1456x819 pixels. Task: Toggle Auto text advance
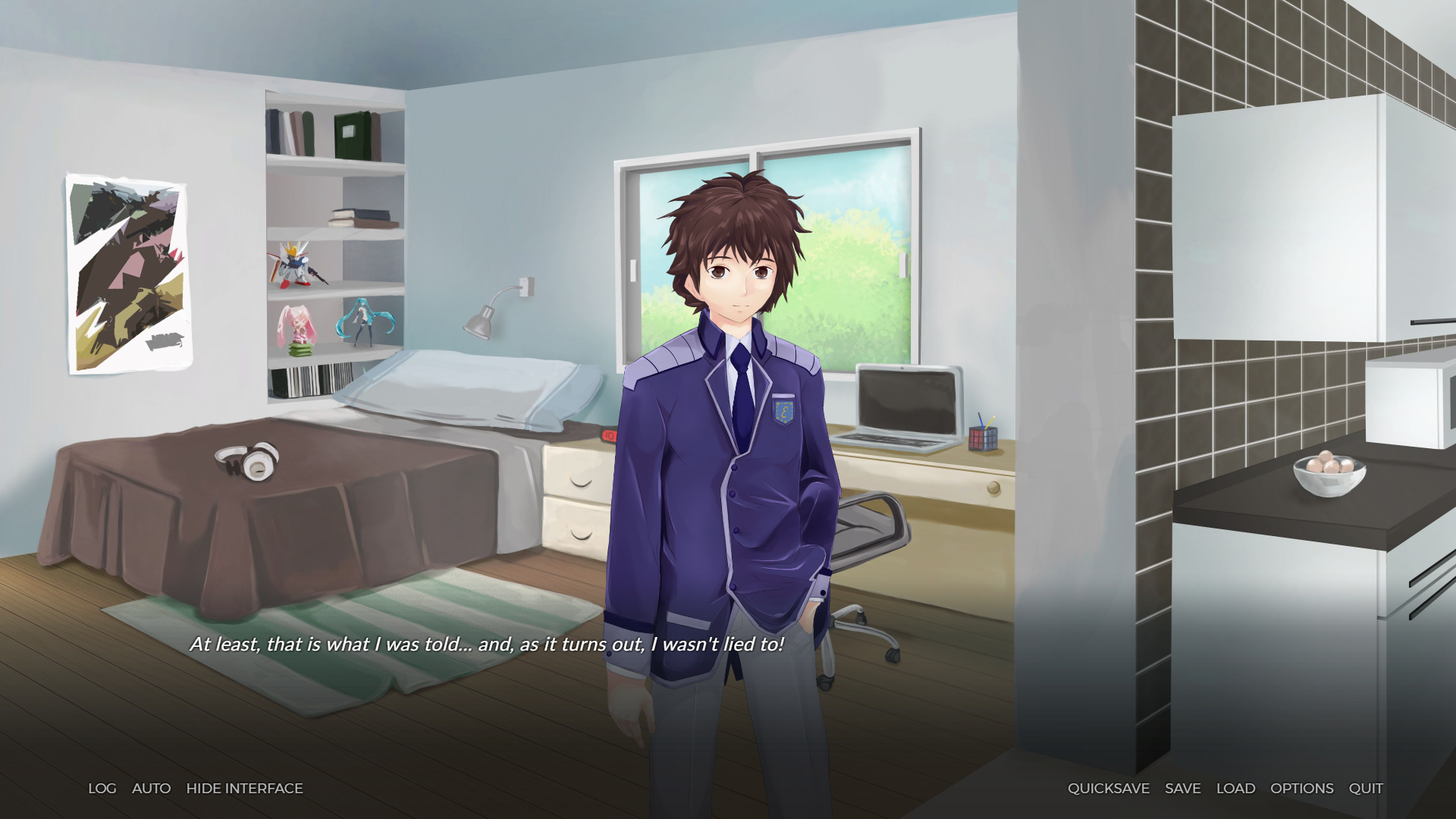(151, 789)
